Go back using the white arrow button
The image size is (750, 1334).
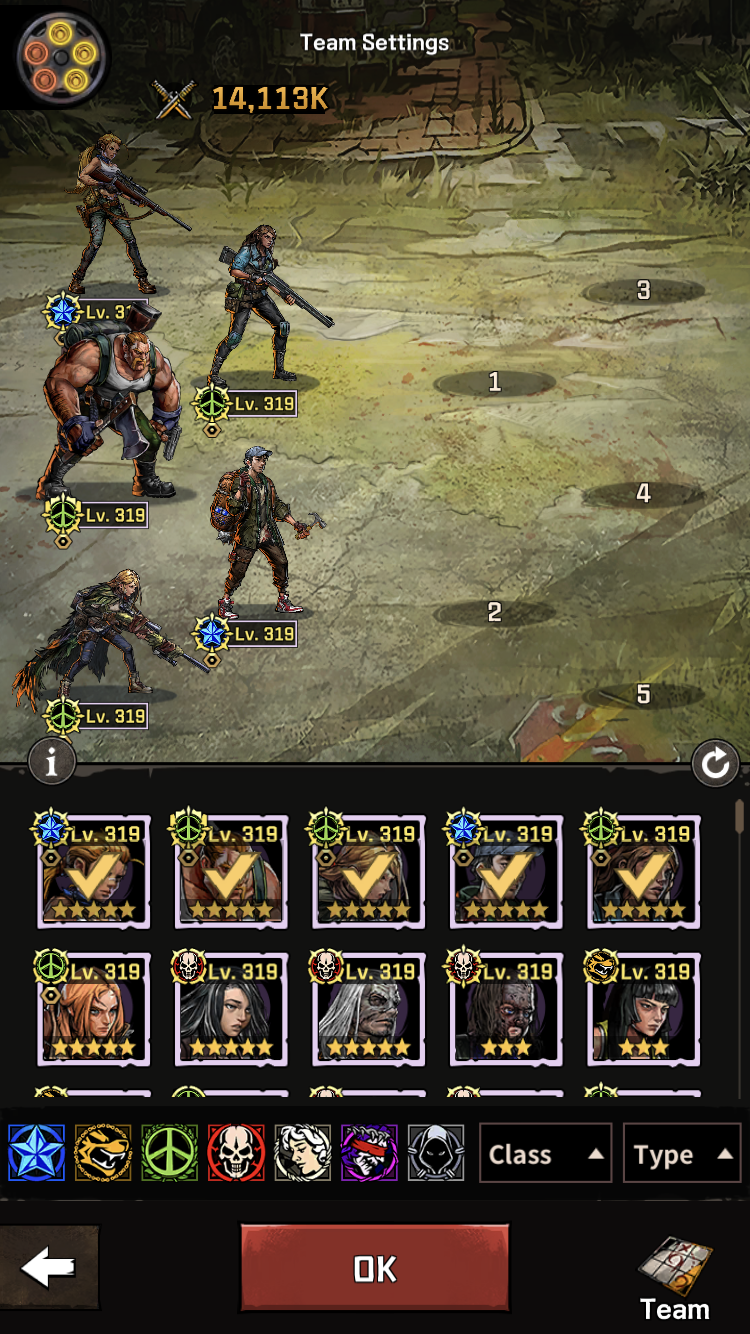pos(48,1268)
